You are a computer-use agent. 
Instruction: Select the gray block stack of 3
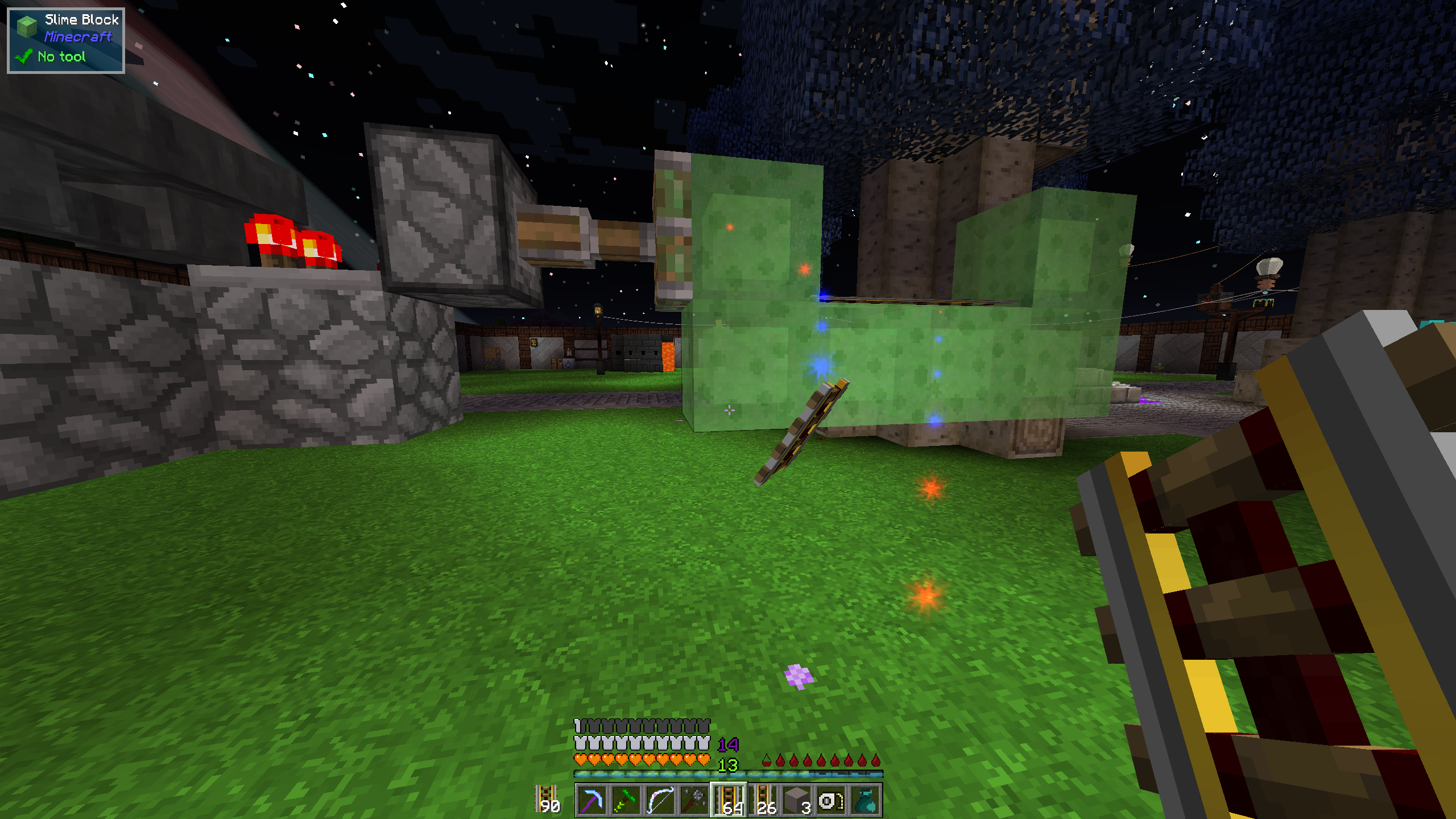tap(797, 800)
